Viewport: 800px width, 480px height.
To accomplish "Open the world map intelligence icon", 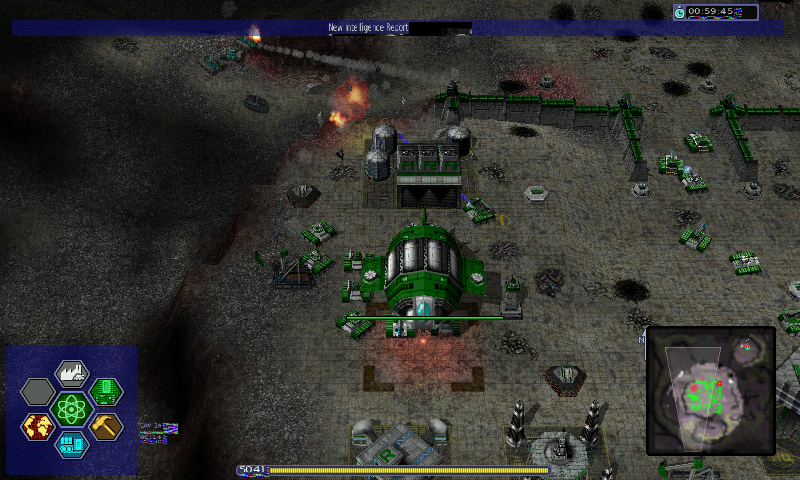I will (x=38, y=426).
